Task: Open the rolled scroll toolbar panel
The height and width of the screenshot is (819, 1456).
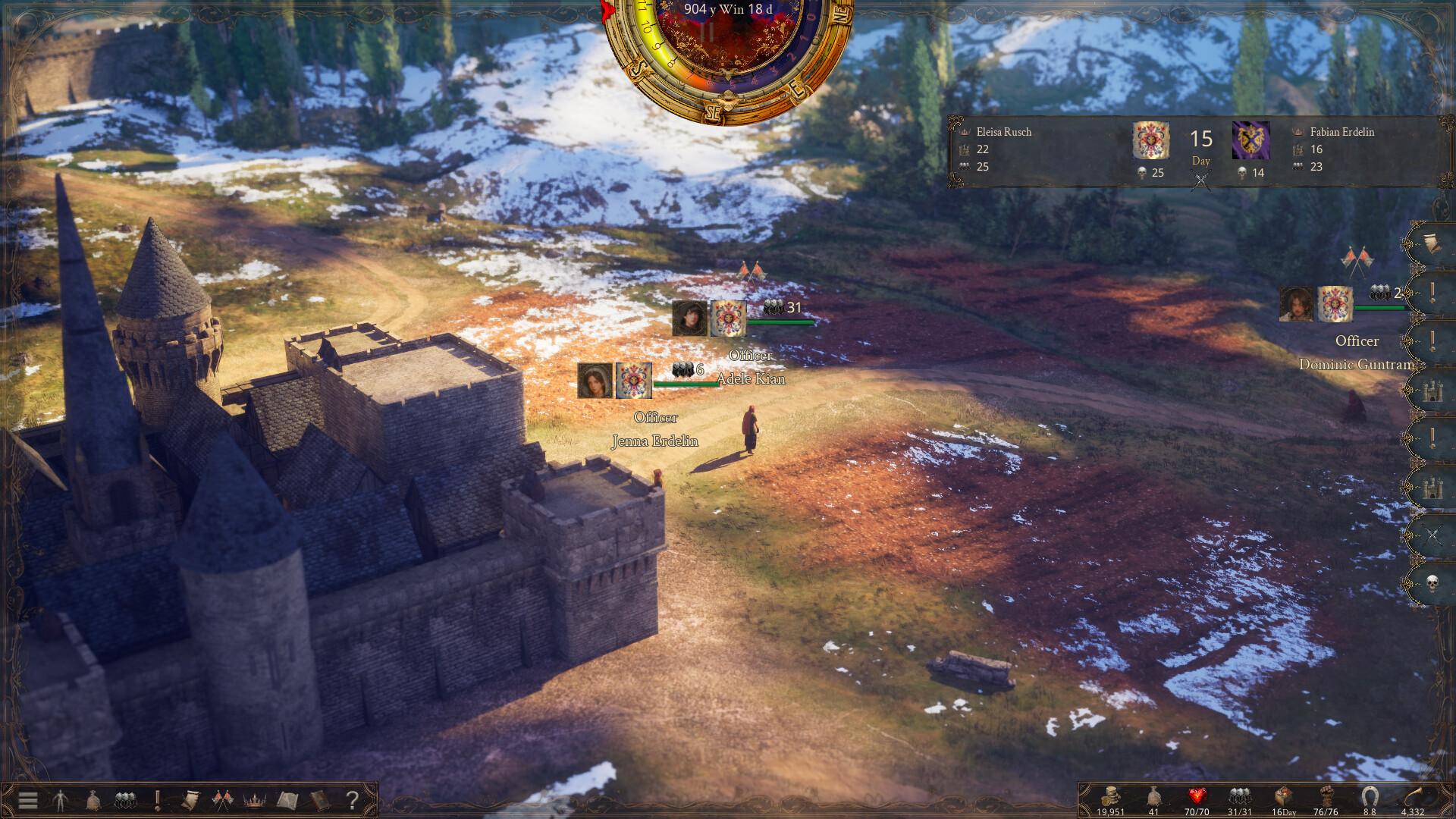Action: 190,800
